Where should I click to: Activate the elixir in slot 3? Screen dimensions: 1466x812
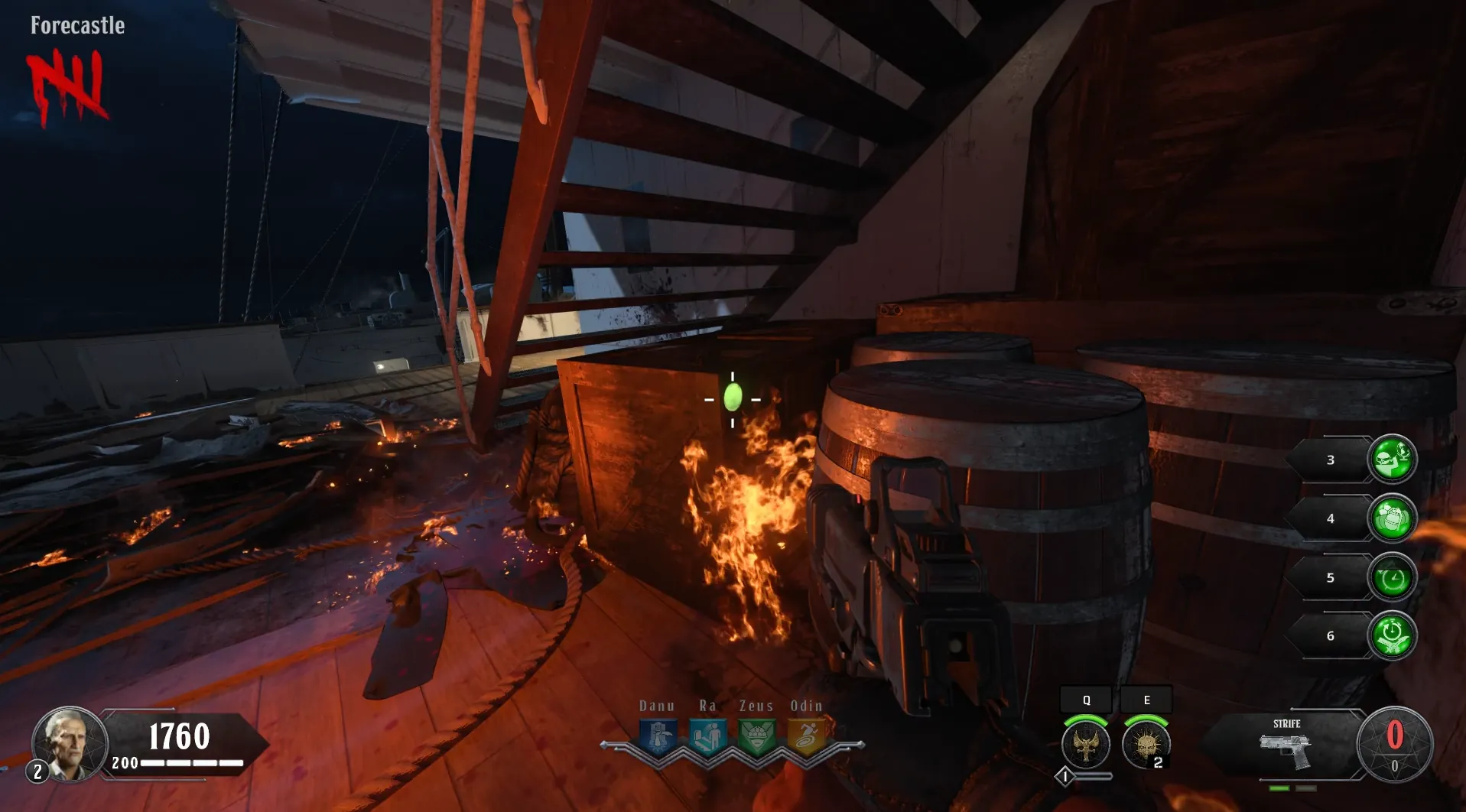(x=1392, y=459)
